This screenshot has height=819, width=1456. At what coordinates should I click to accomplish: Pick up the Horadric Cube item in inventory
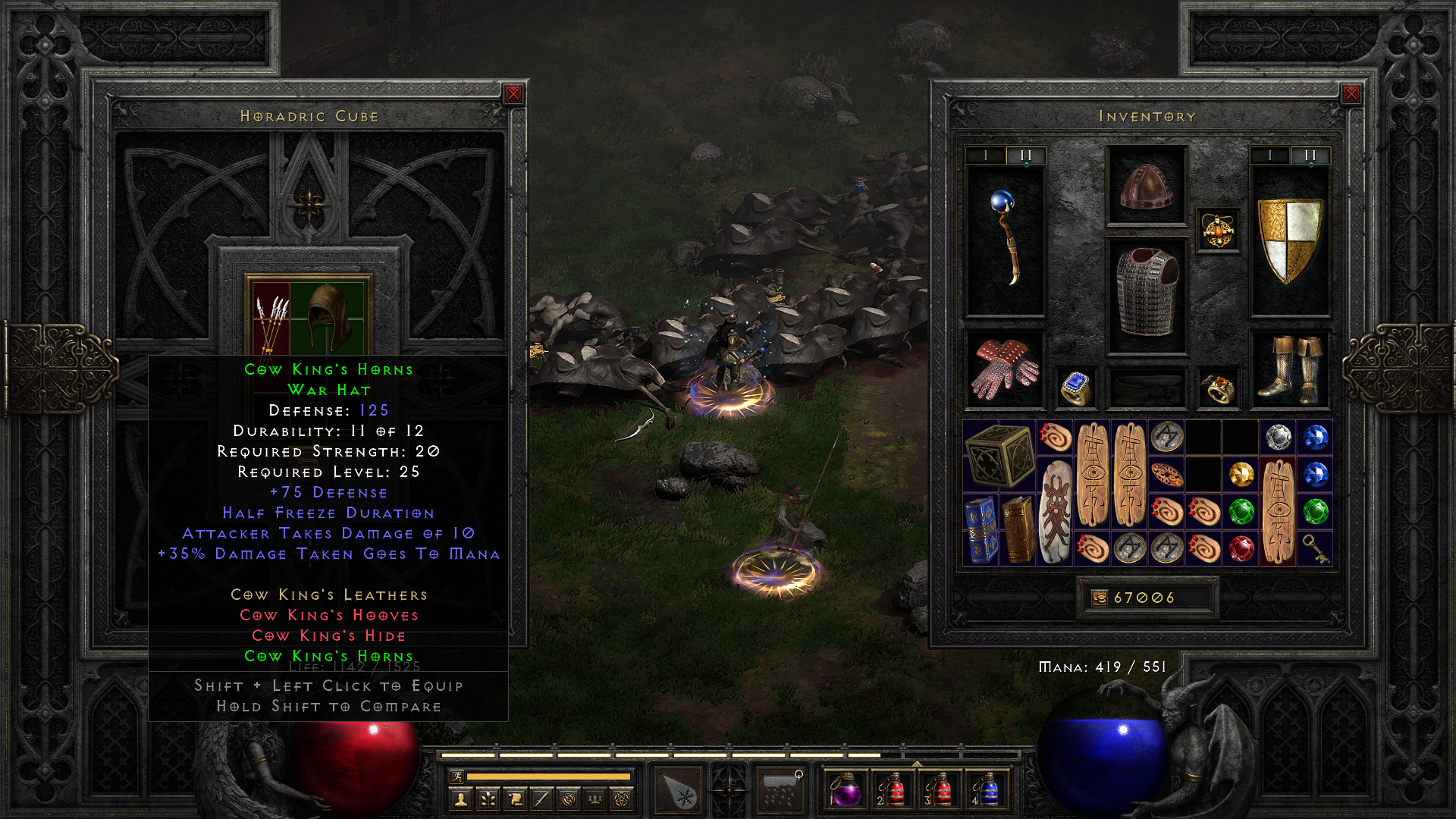pyautogui.click(x=1000, y=456)
